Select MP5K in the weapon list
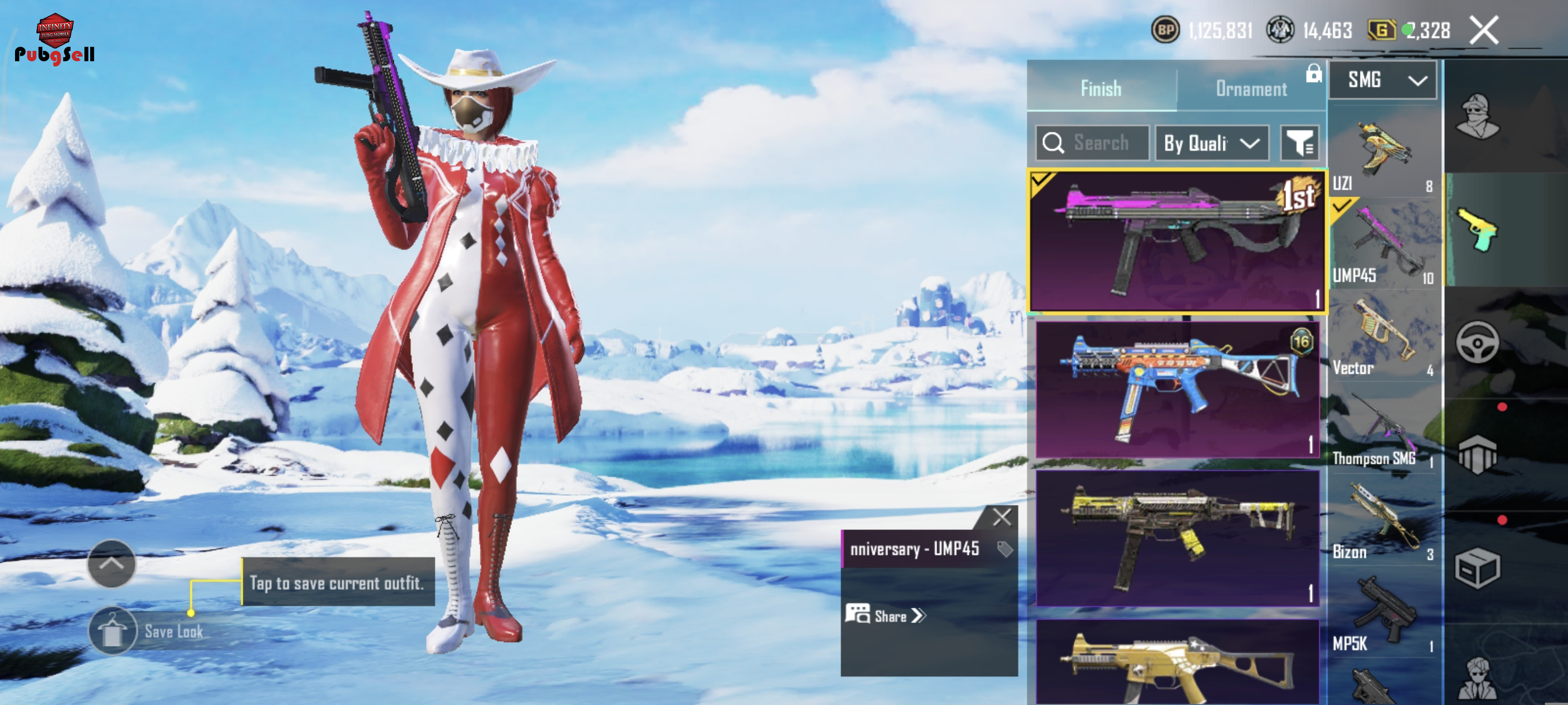The height and width of the screenshot is (705, 1568). [1382, 614]
